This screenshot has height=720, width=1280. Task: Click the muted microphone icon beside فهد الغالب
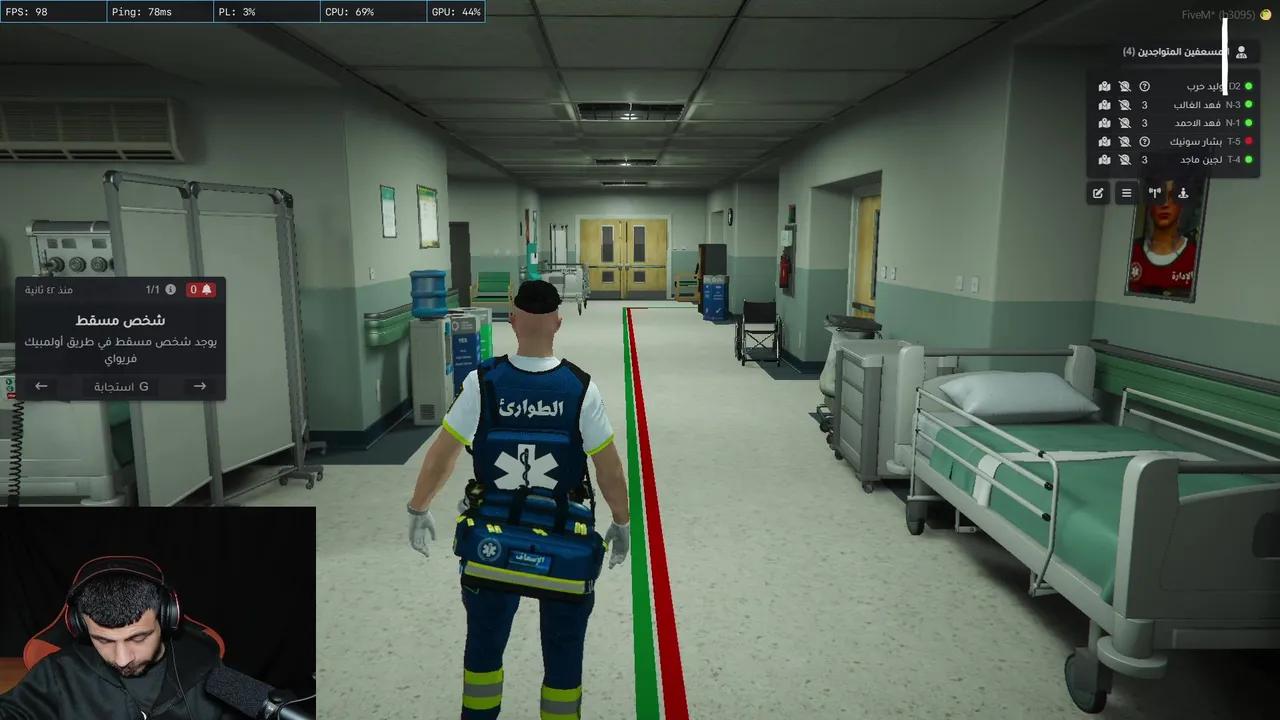(1126, 104)
